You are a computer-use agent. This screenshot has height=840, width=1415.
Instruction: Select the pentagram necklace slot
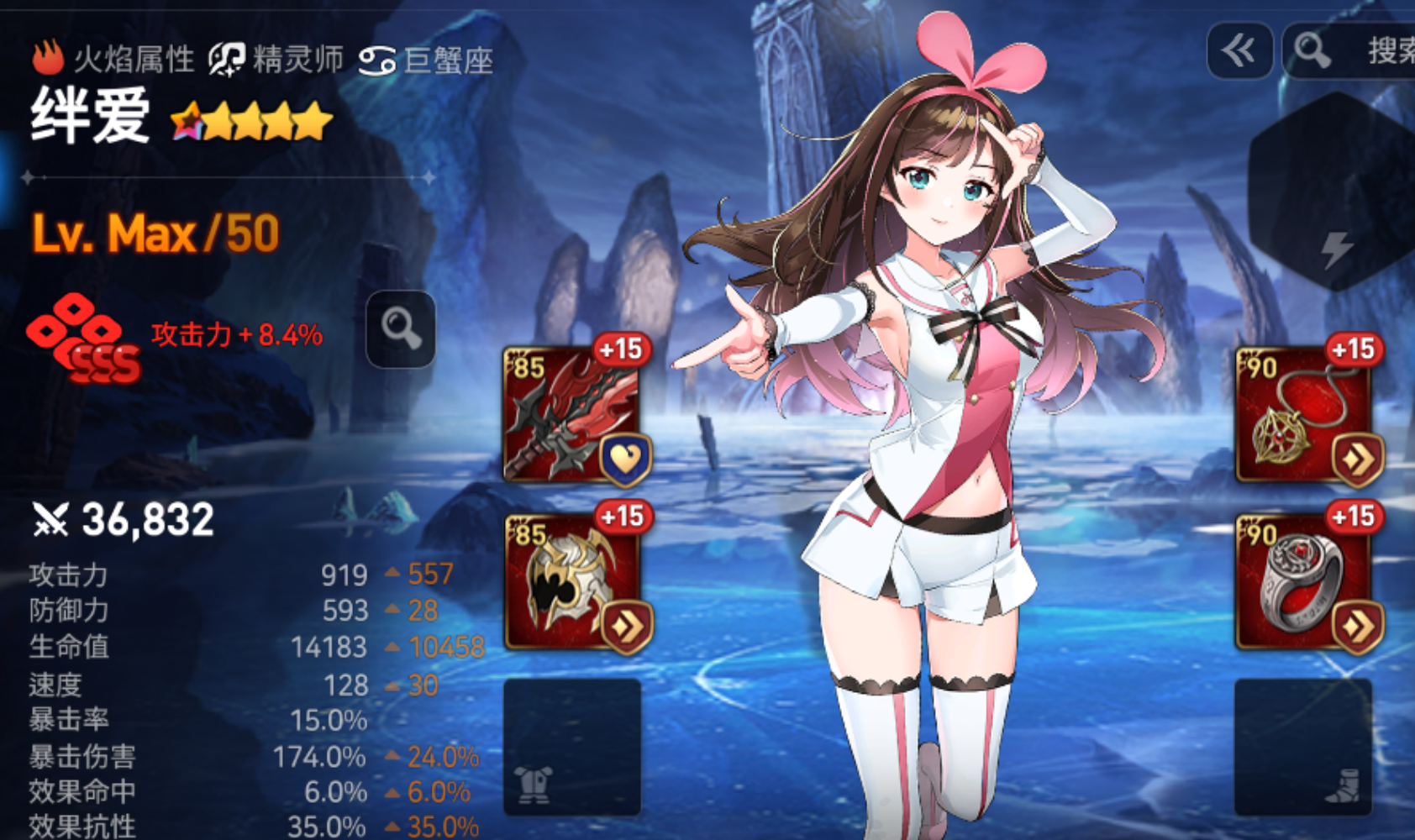click(1303, 413)
